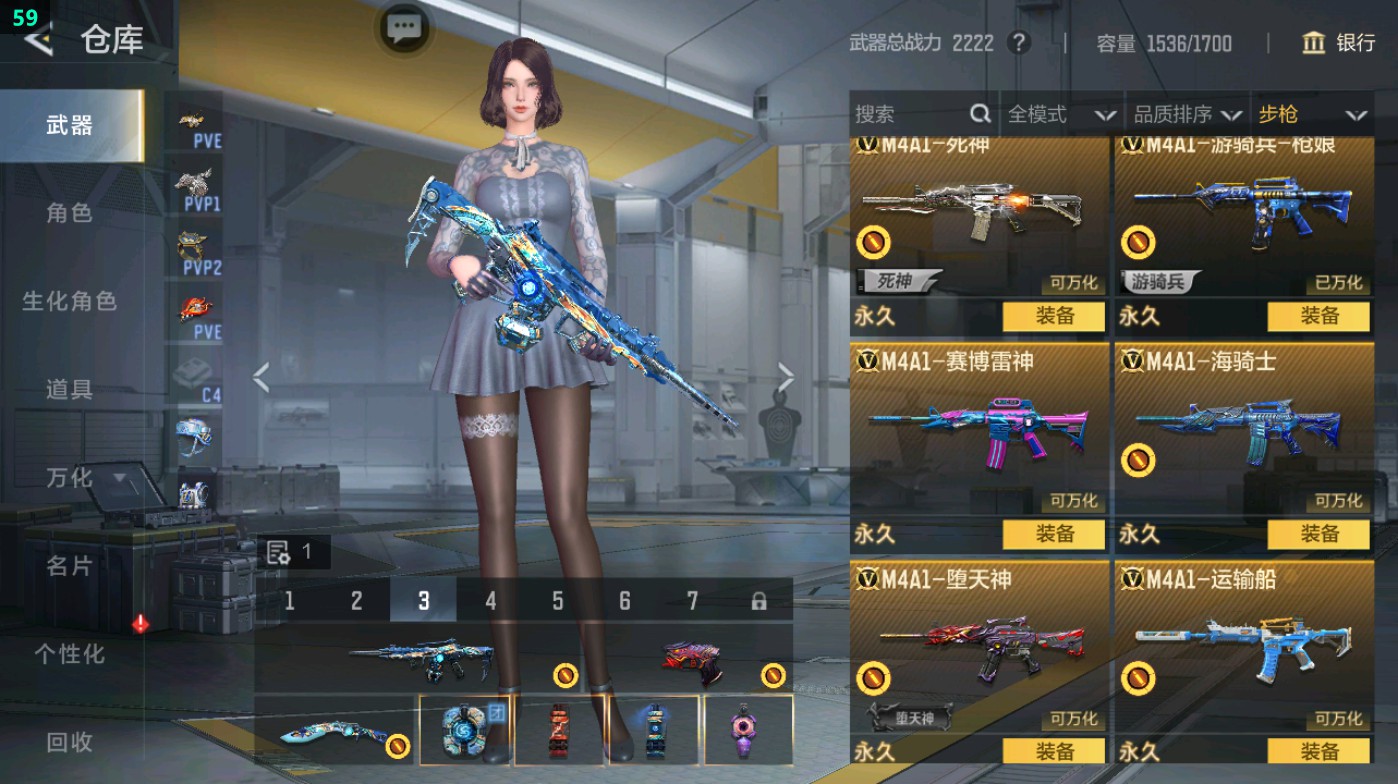Go to the 个性化 category
This screenshot has height=784, width=1398.
pyautogui.click(x=69, y=654)
